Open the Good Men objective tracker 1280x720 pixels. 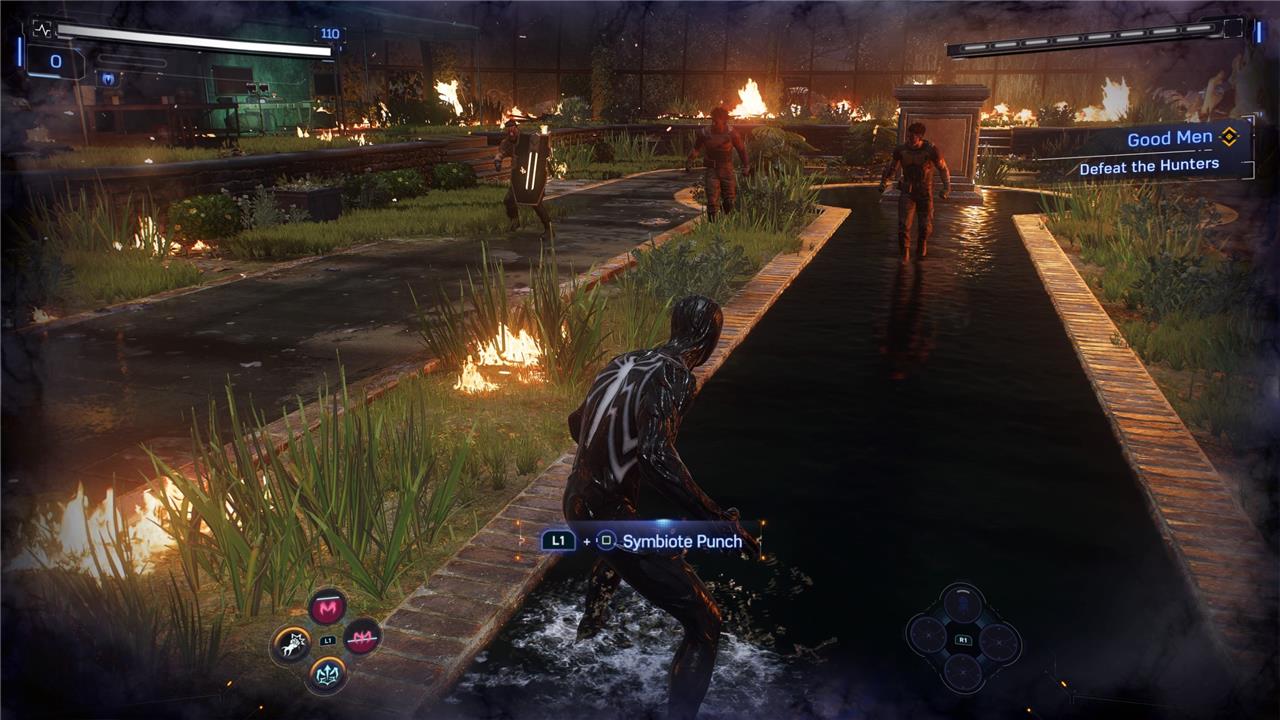coord(1168,139)
